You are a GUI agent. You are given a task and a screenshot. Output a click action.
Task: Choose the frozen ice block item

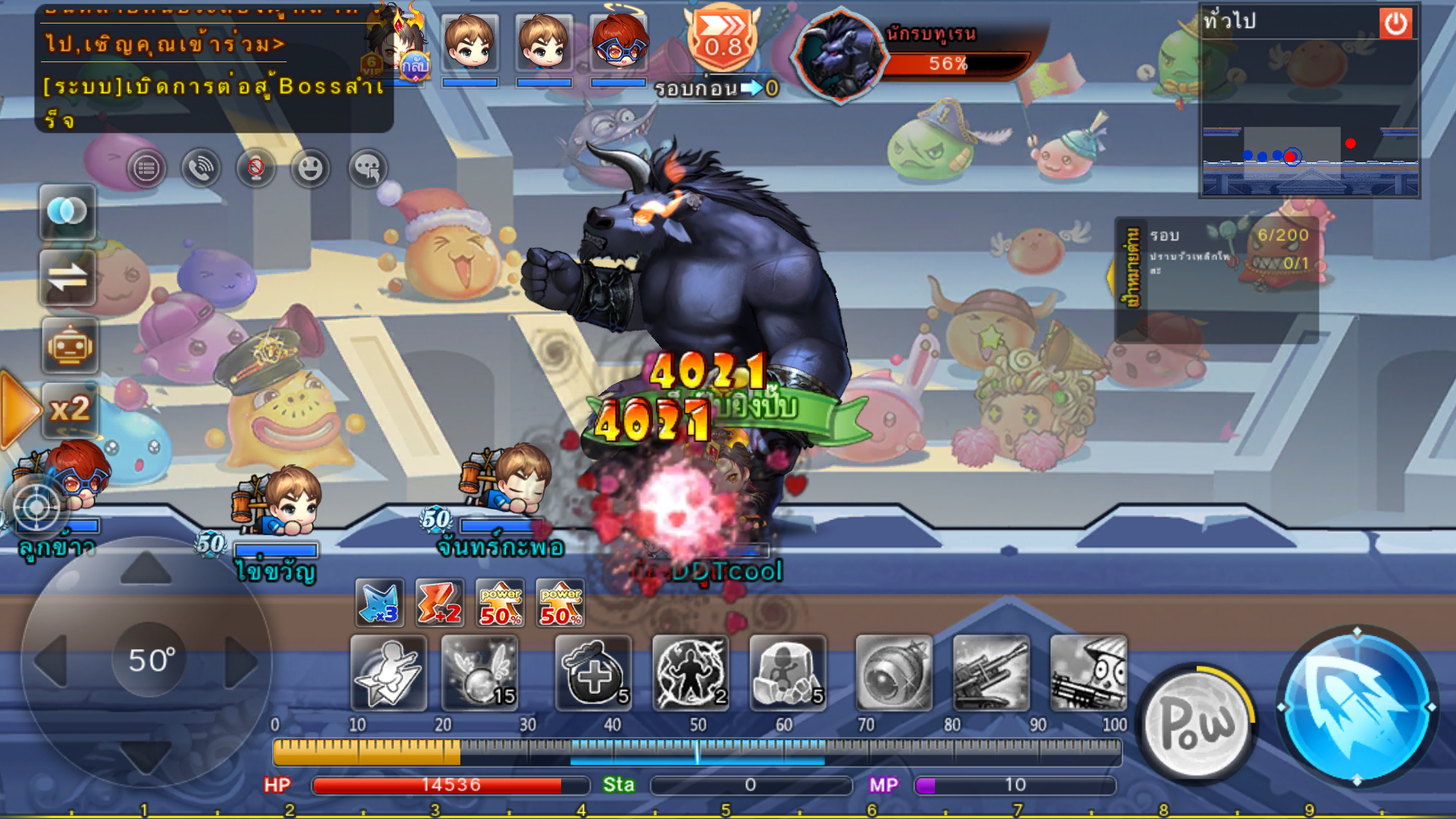click(x=788, y=673)
